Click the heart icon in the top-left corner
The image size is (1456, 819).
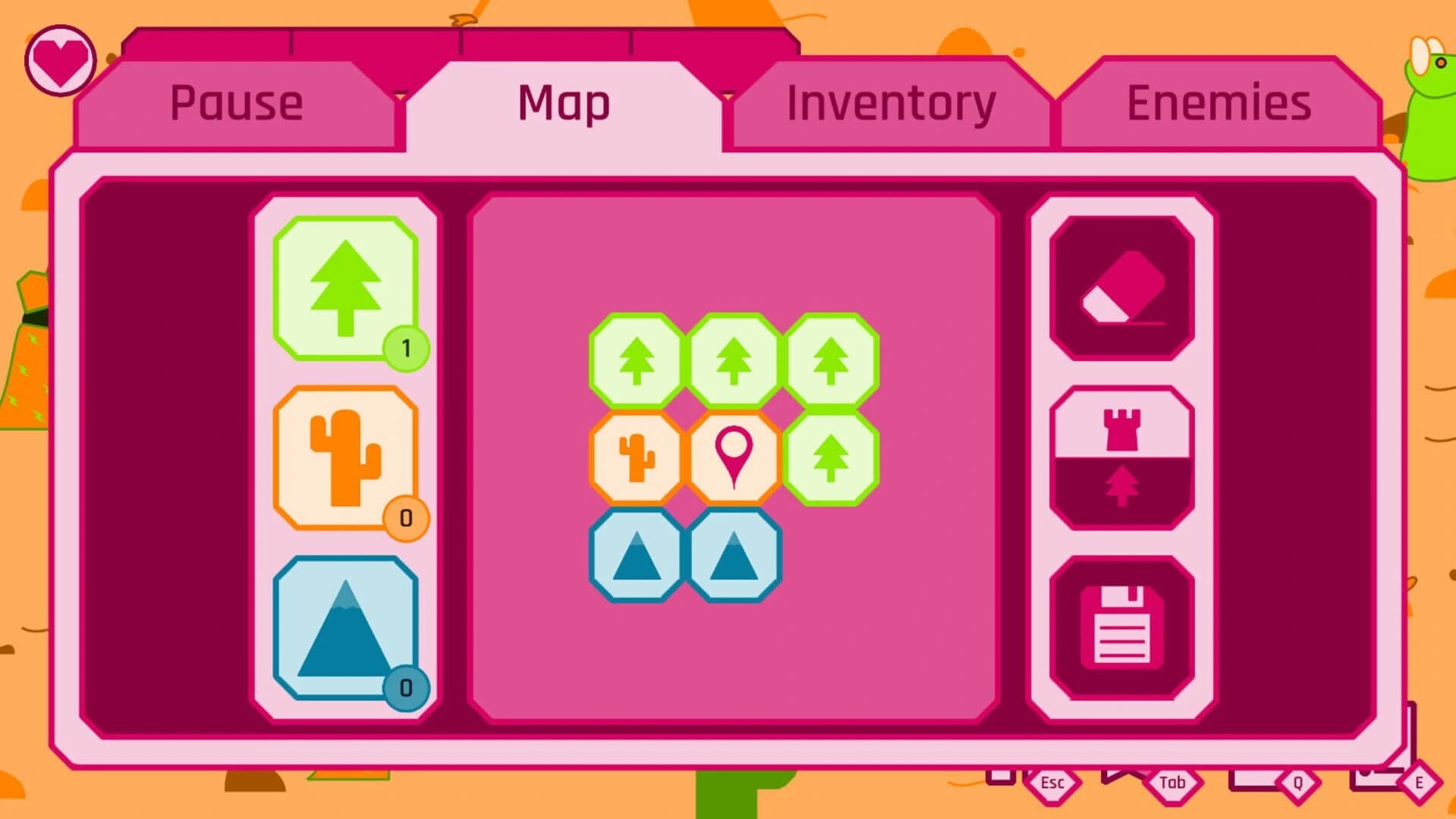pos(59,60)
